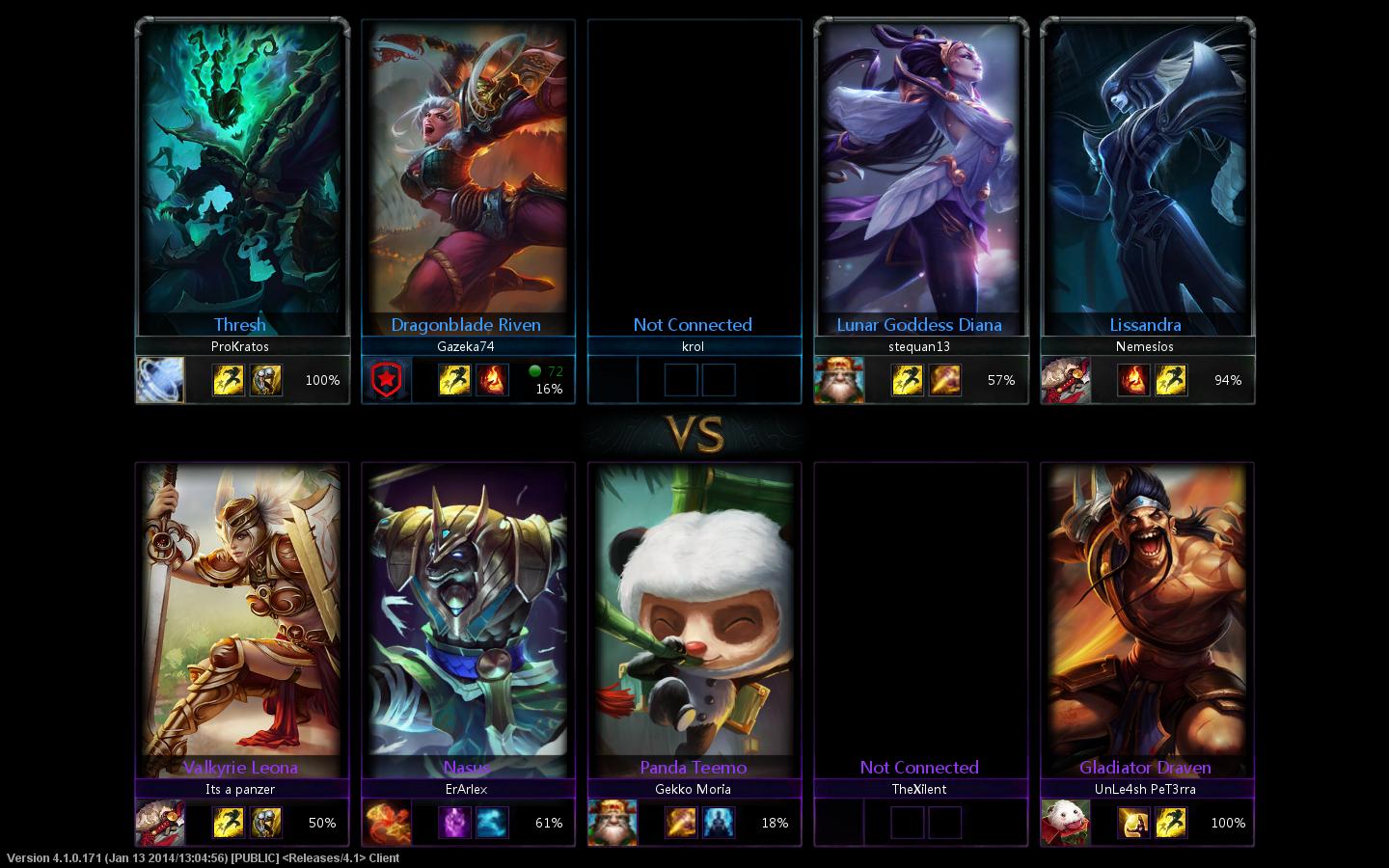Click Diana's Smite summoner spell icon

coord(944,380)
